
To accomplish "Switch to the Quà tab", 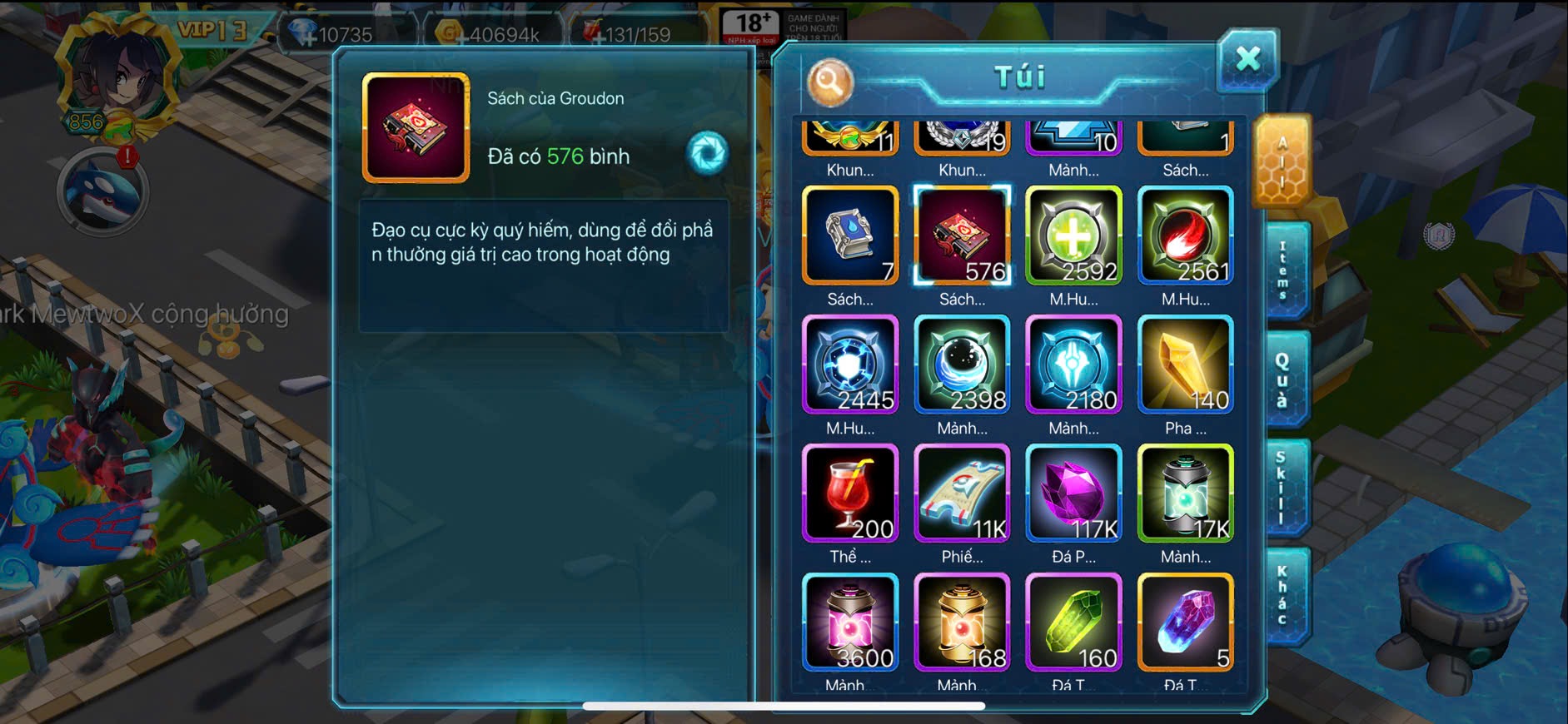I will coord(1283,379).
